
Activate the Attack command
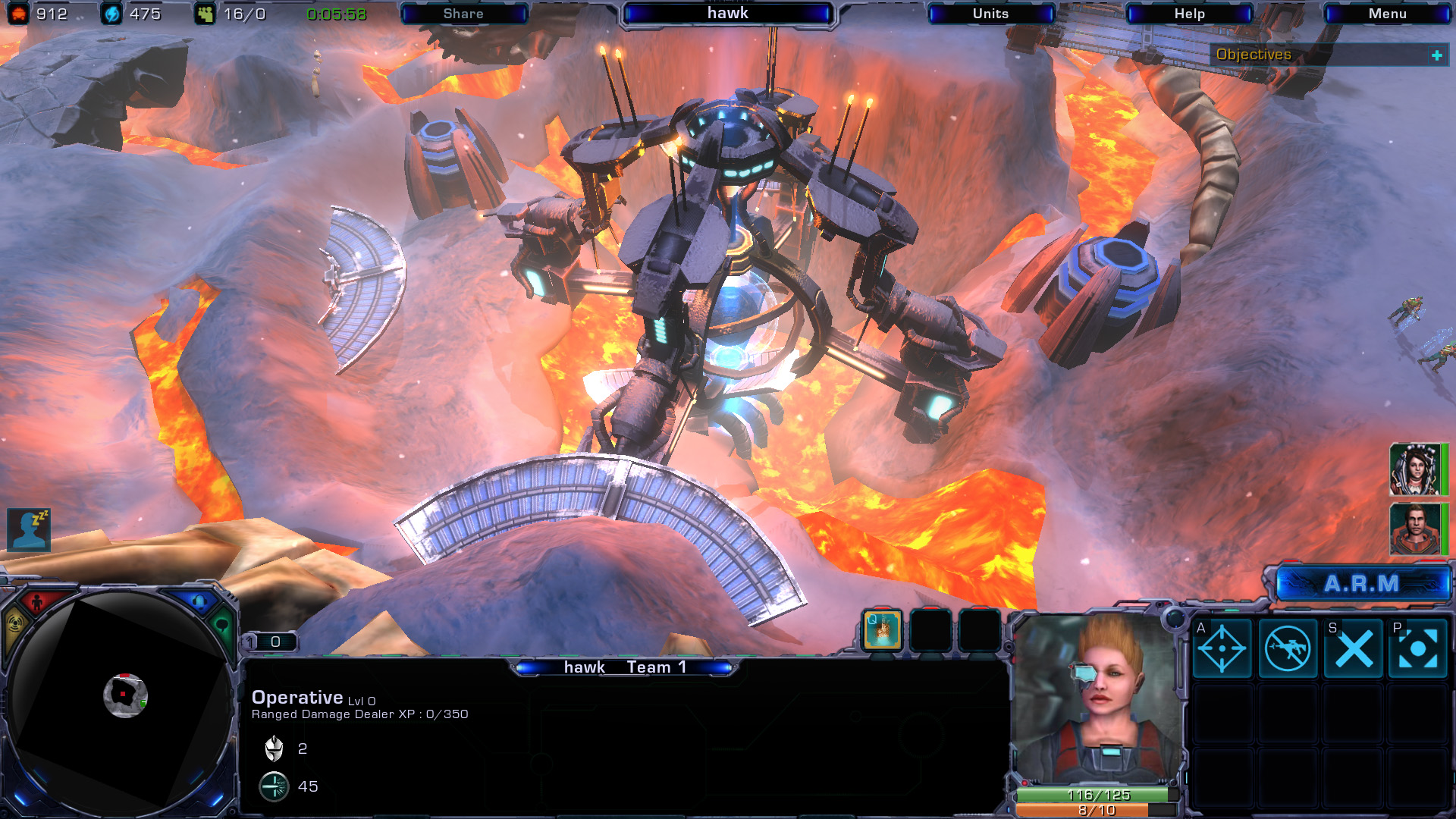point(1222,649)
